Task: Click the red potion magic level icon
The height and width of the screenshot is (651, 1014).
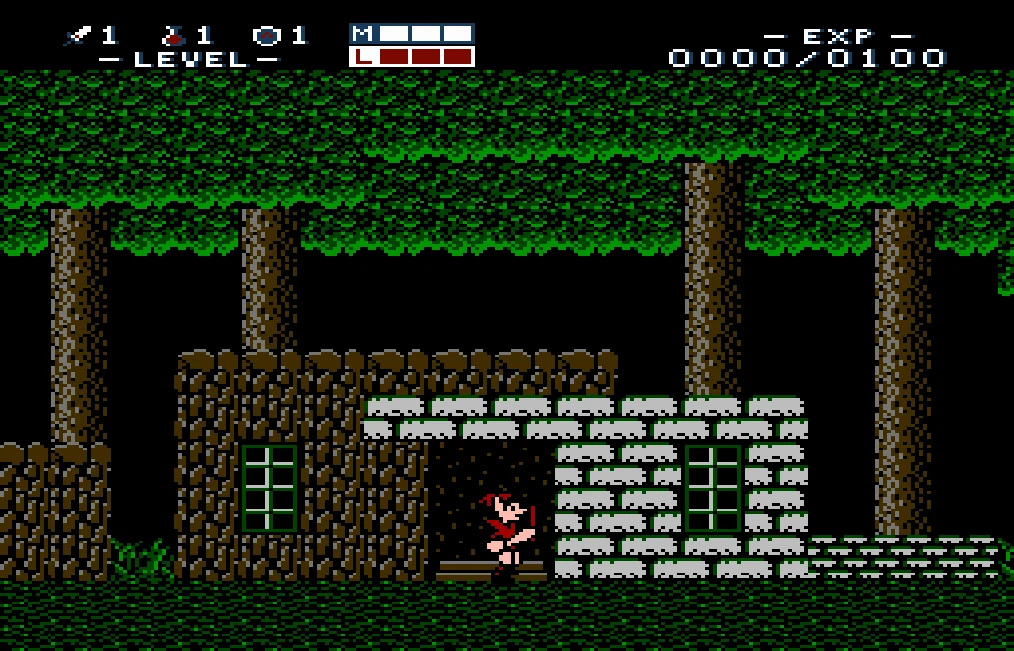Action: coord(173,36)
